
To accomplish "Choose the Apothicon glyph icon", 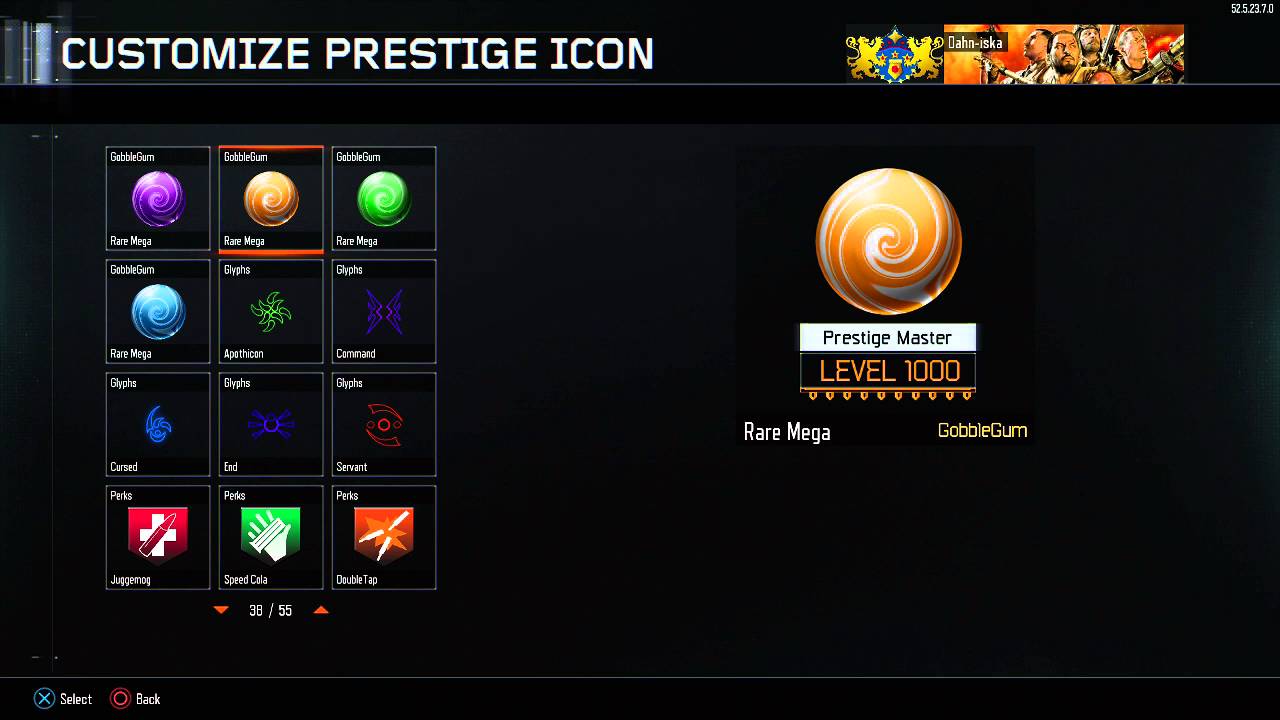I will tap(270, 311).
